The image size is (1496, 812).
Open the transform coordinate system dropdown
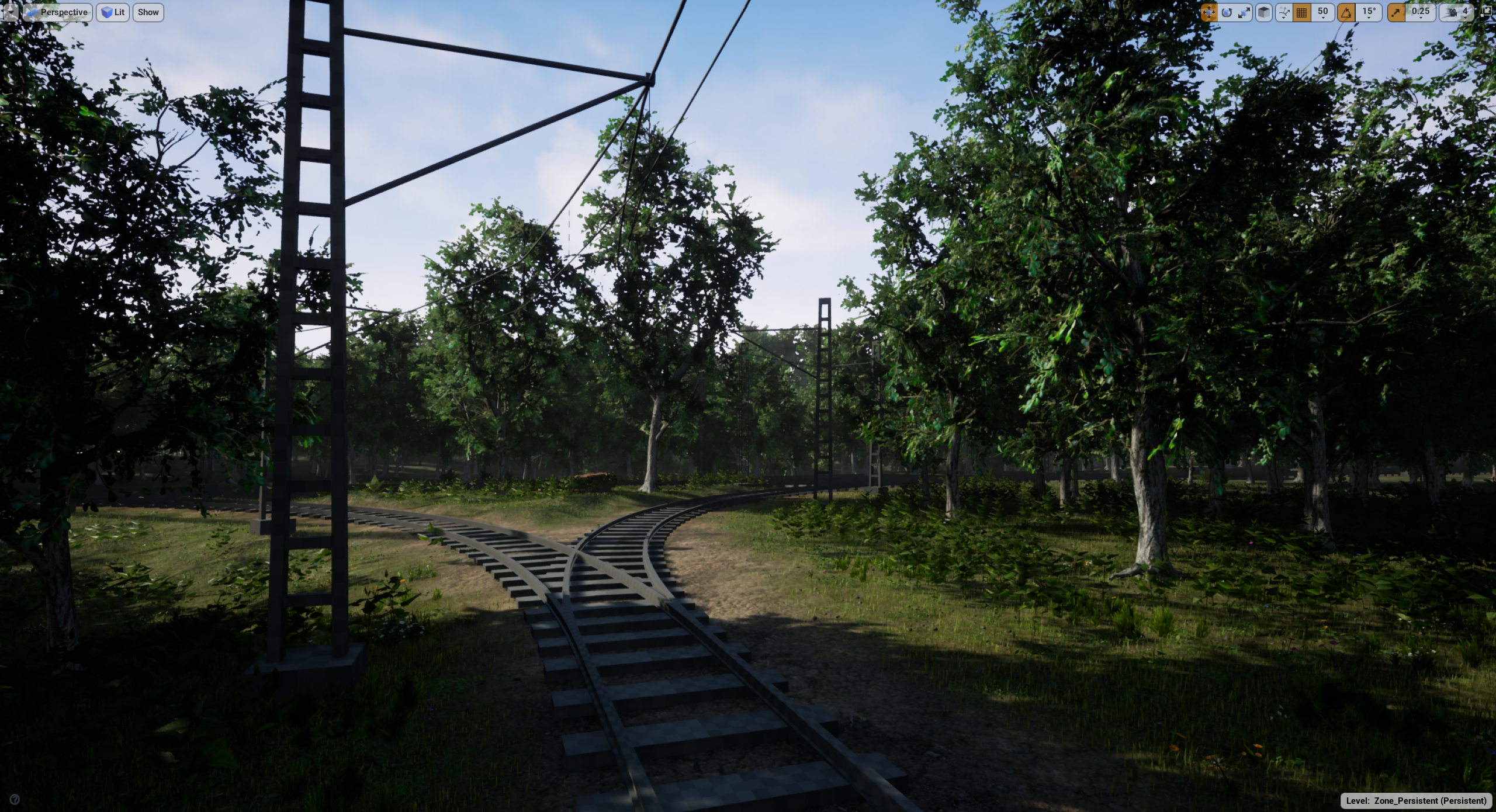click(1284, 12)
